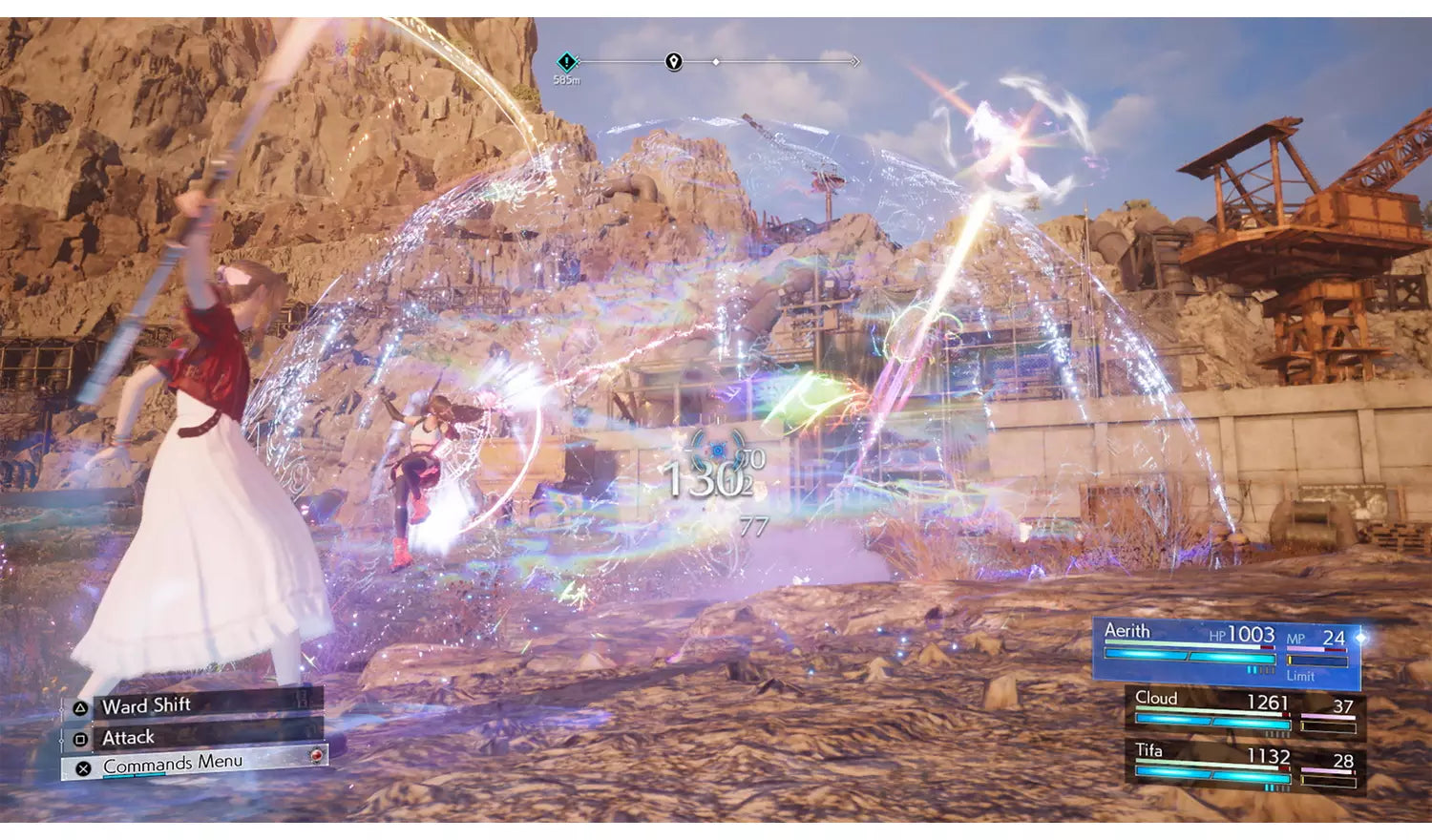The image size is (1432, 840).
Task: Click the chevron arrow at the compass right end
Action: pyautogui.click(x=854, y=61)
